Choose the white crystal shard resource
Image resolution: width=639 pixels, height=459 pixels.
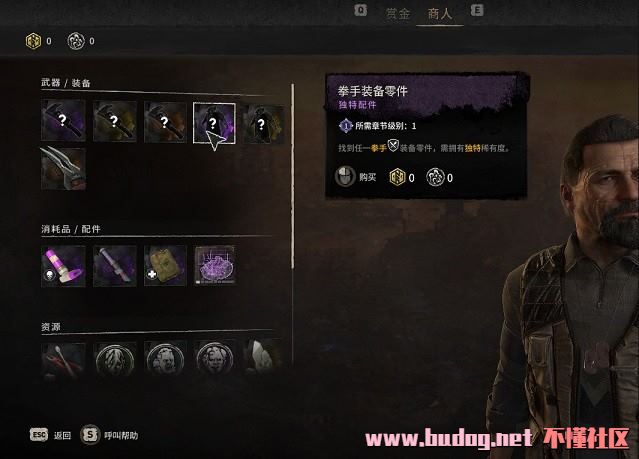coord(263,360)
